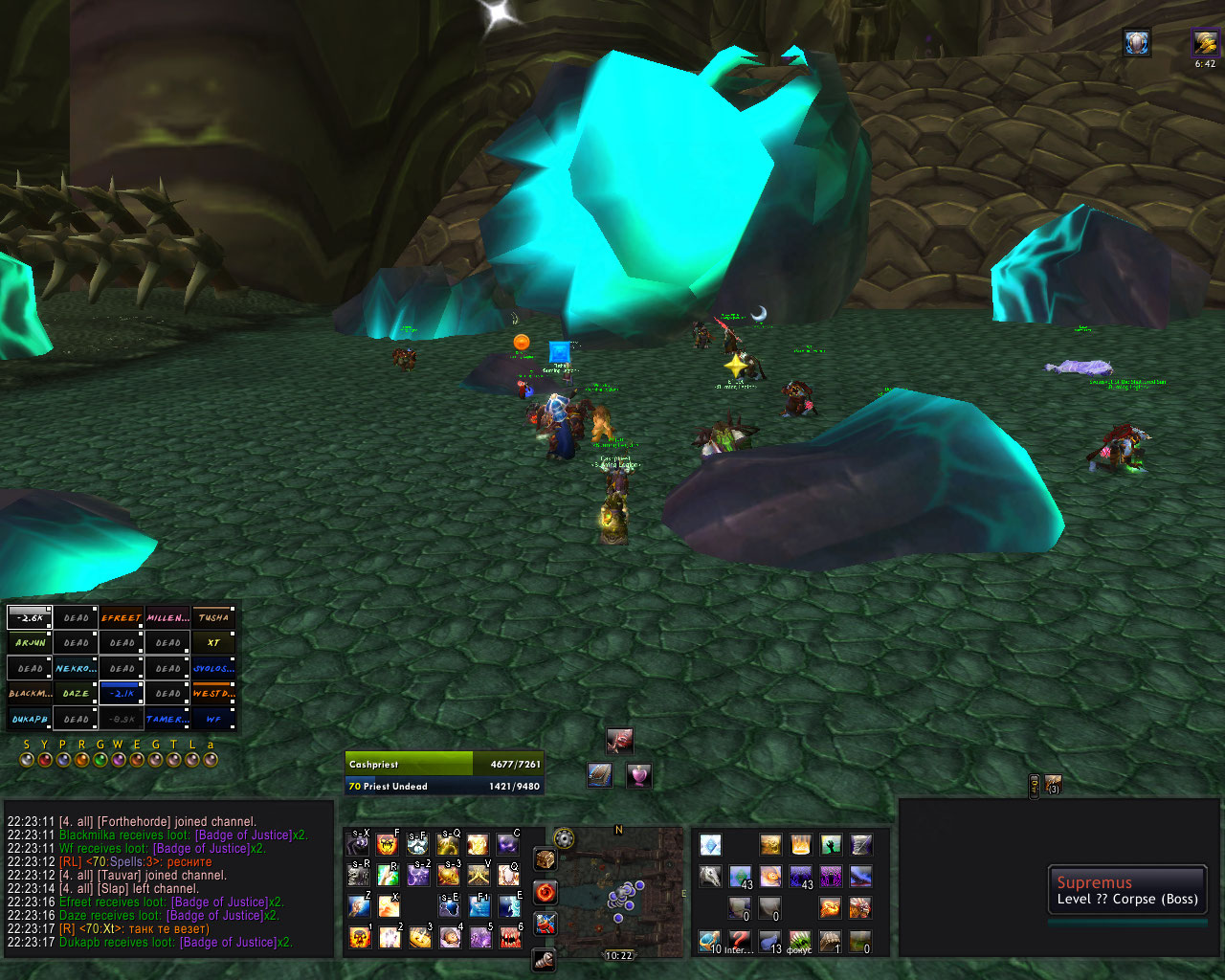
Task: Click the green orb under letter G
Action: coord(100,760)
